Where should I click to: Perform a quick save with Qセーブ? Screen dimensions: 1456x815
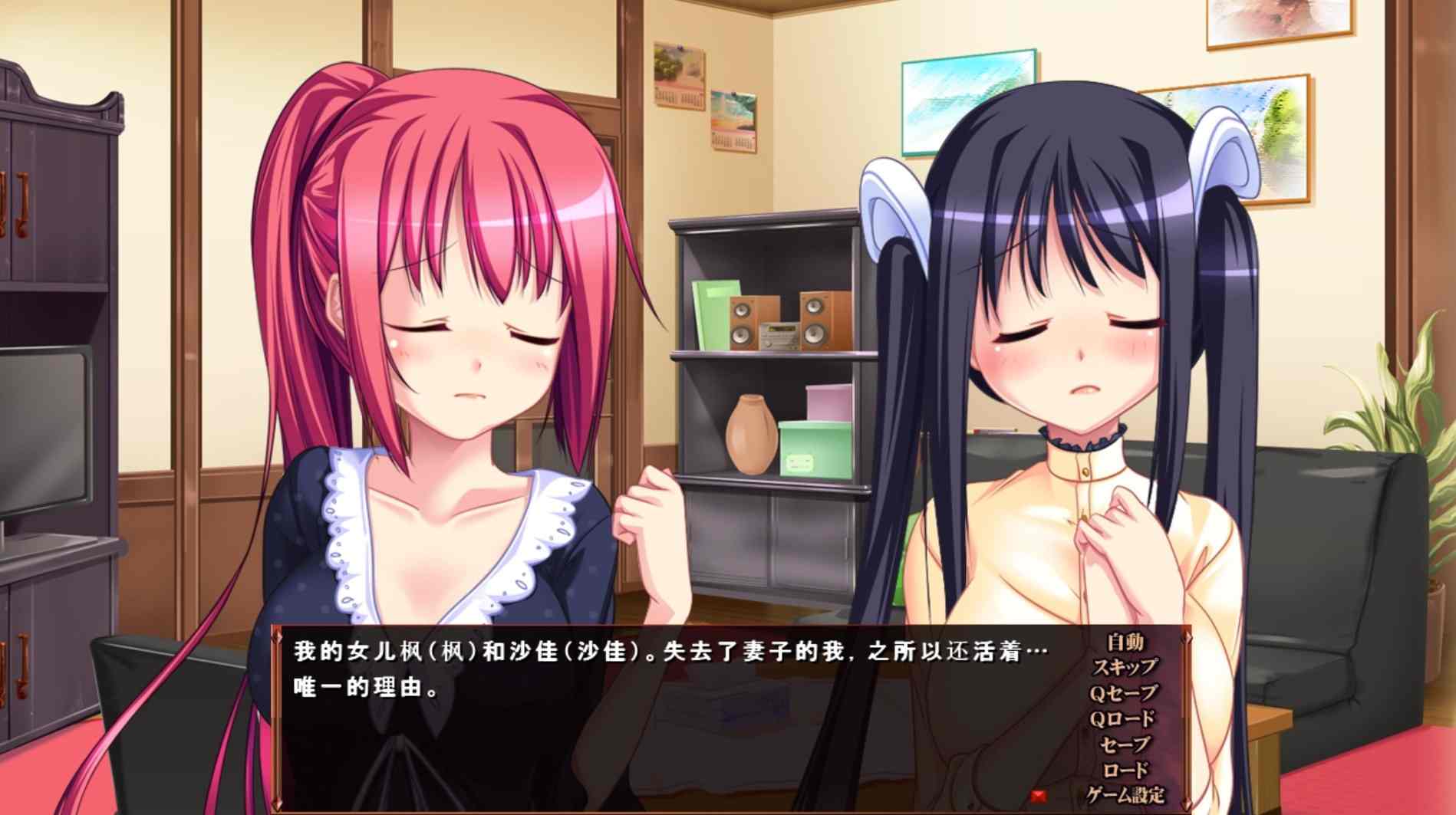point(1128,693)
